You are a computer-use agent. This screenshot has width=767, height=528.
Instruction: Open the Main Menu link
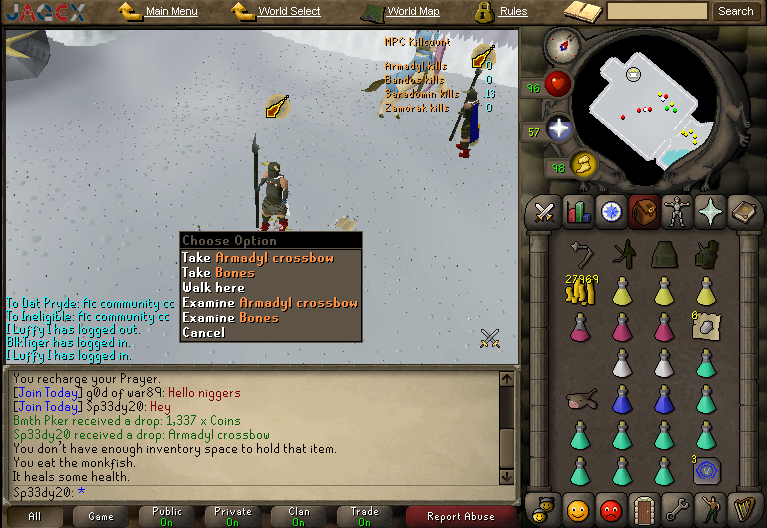click(171, 12)
